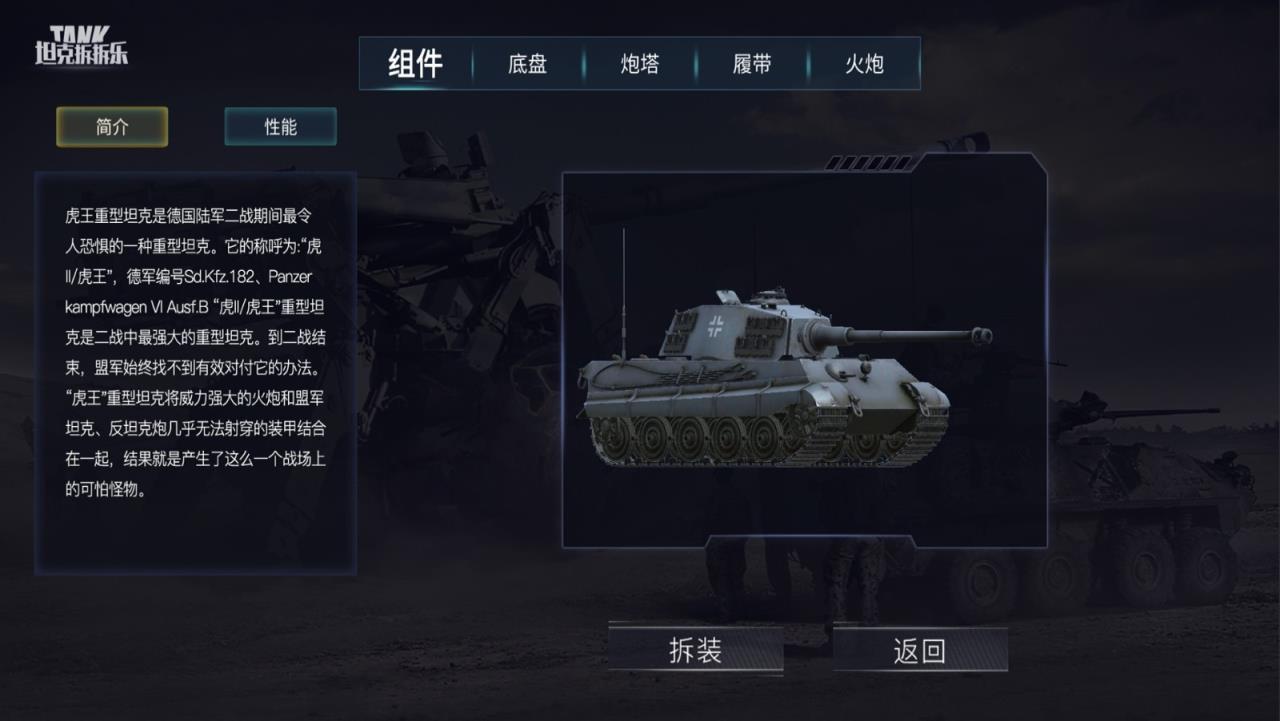Open the 火炮 cannon section

[x=867, y=63]
